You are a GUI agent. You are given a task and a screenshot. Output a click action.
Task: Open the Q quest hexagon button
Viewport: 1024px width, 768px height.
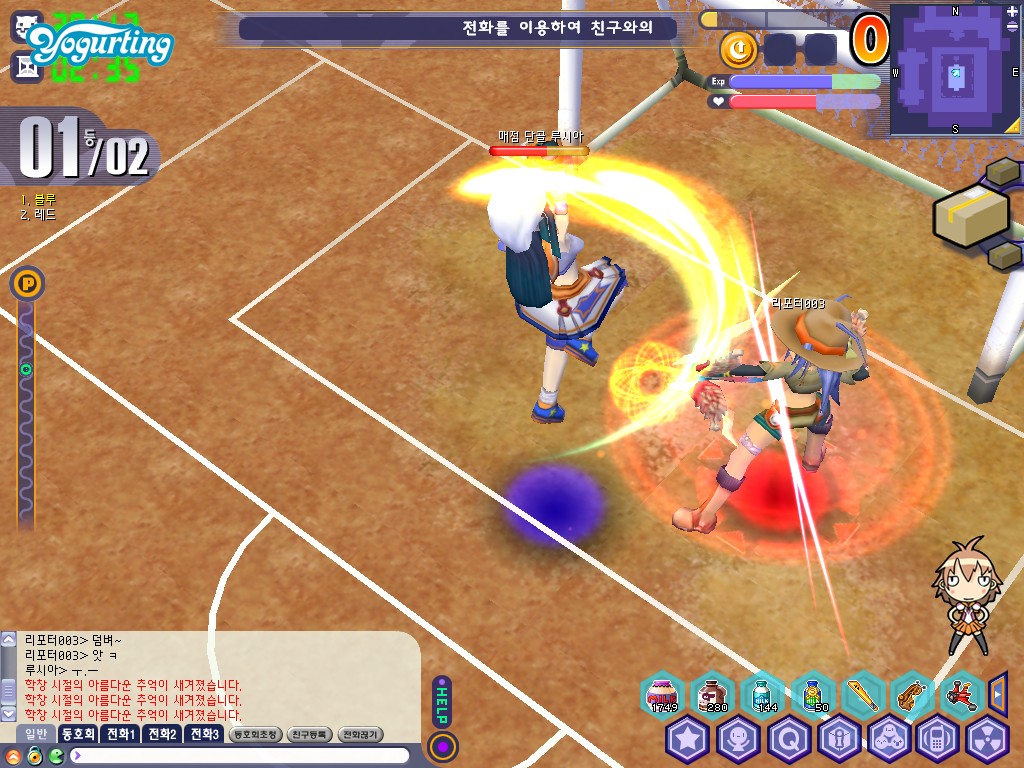[788, 739]
